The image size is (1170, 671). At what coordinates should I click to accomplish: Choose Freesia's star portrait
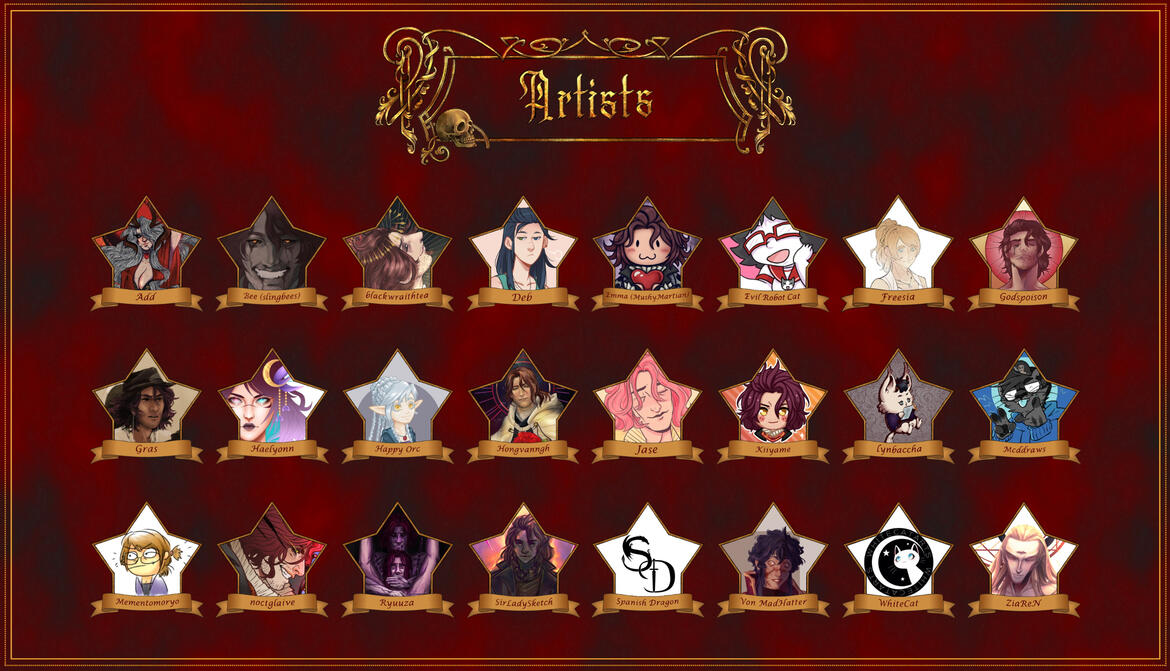coord(898,252)
